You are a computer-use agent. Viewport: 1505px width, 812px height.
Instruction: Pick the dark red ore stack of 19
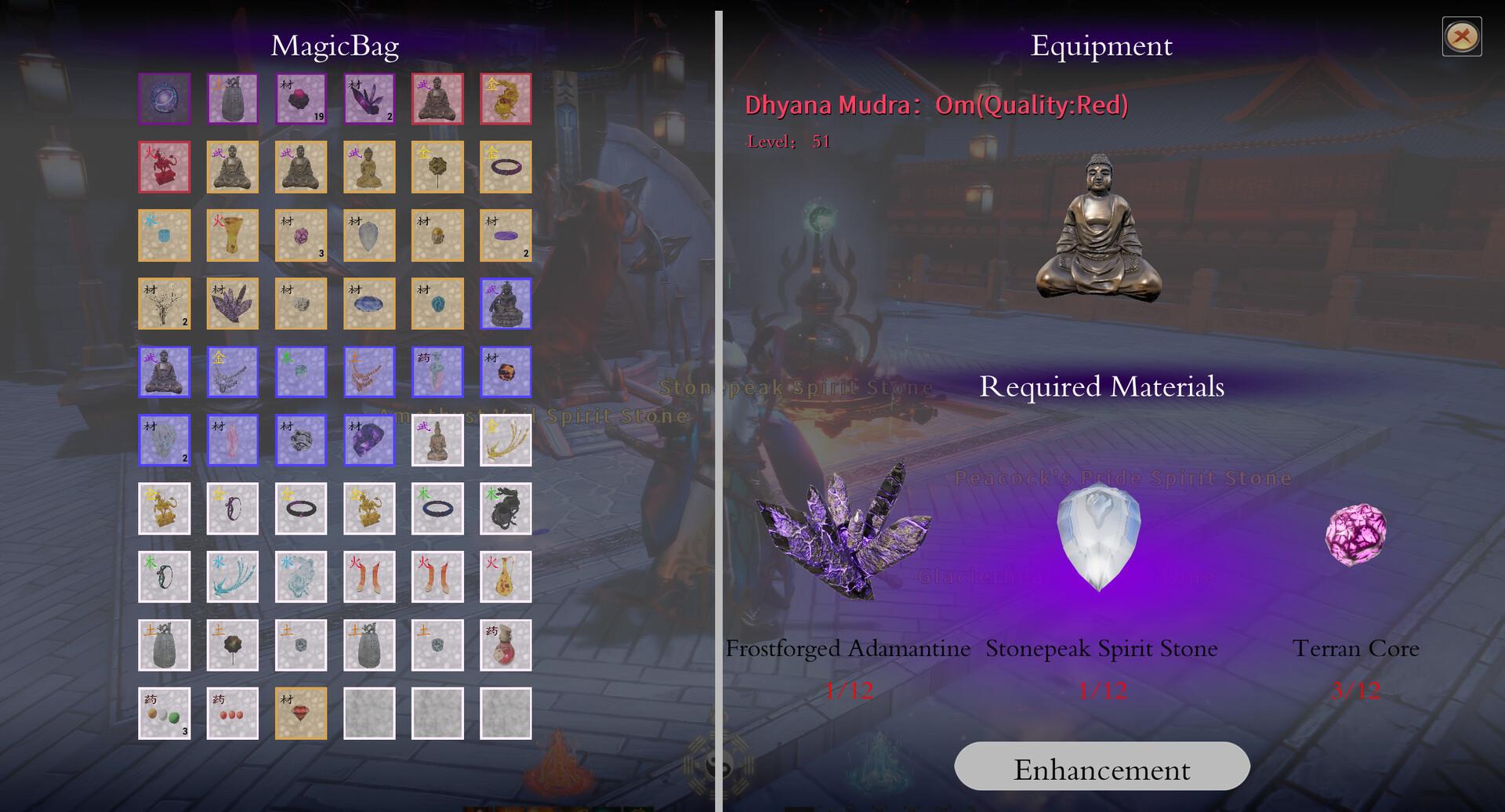301,100
